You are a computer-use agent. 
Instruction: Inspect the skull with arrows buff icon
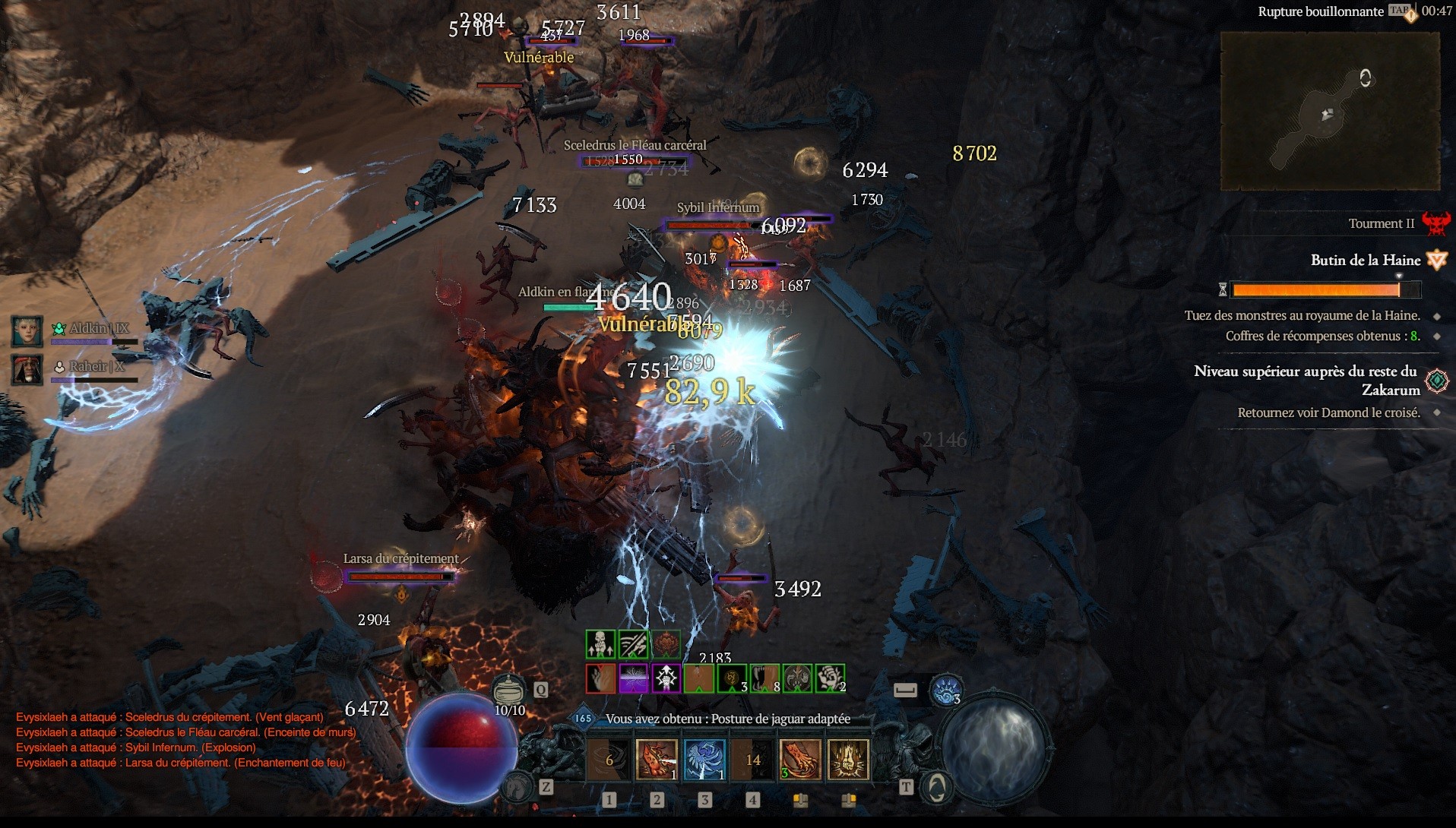[x=600, y=644]
